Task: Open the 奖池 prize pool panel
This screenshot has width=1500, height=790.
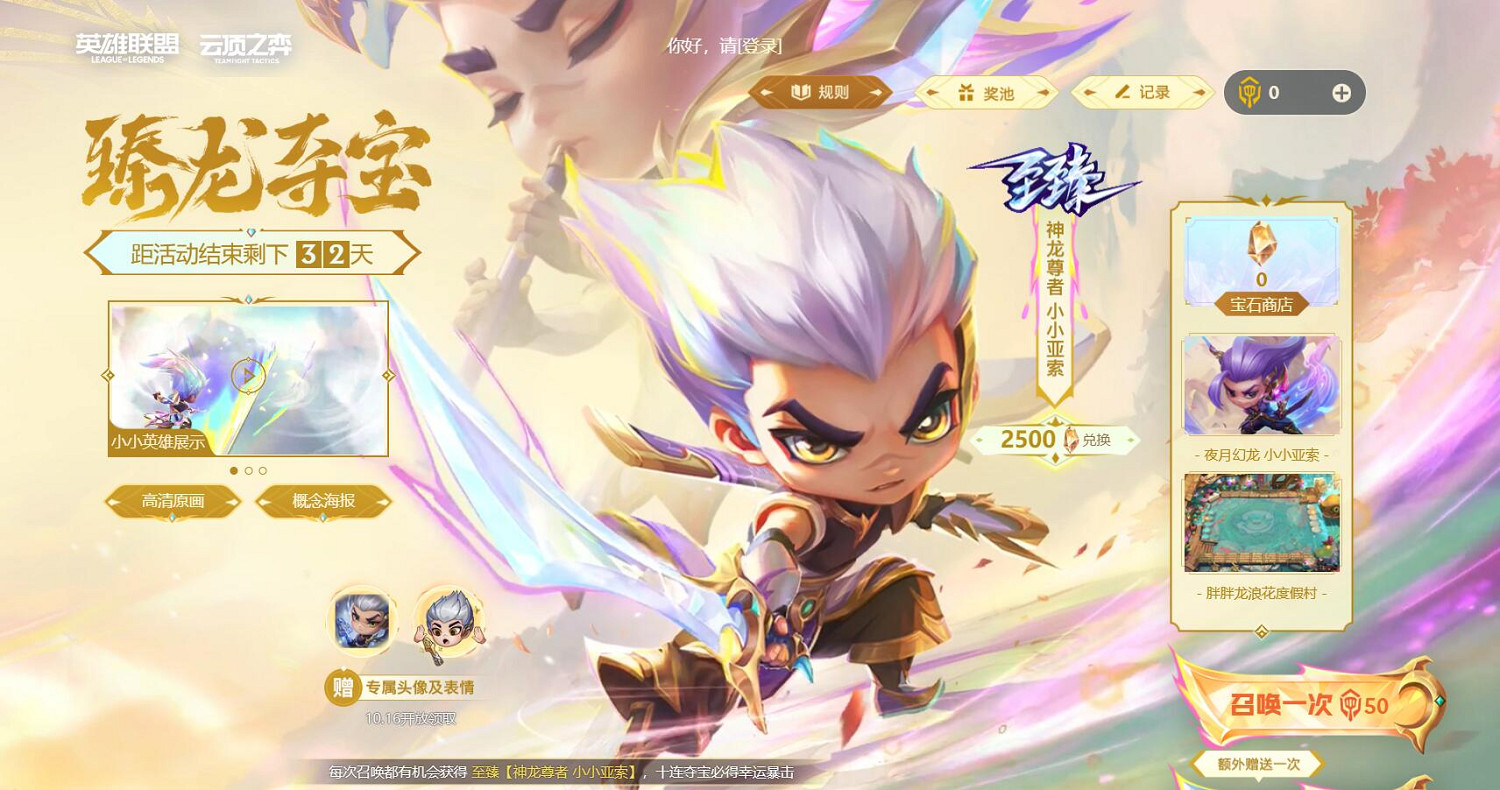Action: tap(985, 91)
